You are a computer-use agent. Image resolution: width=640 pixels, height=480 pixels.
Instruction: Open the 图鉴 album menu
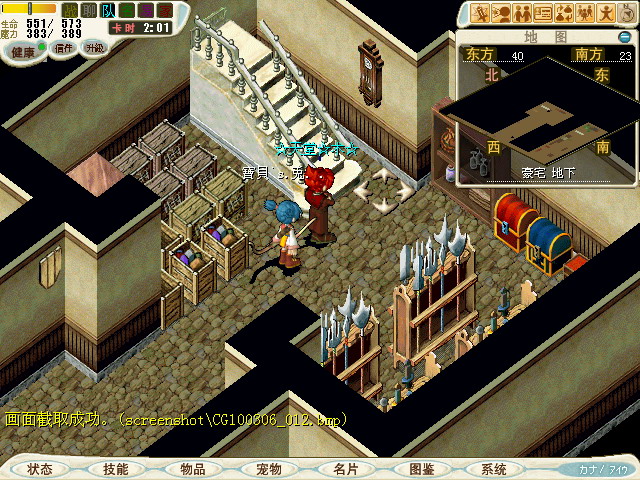click(x=421, y=469)
